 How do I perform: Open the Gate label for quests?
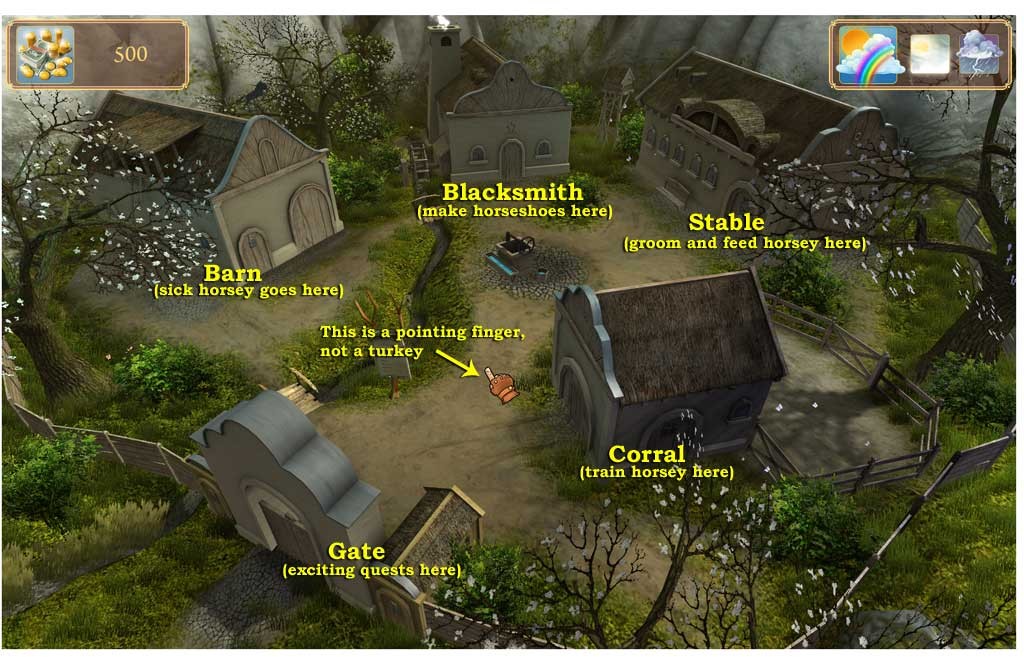[357, 551]
